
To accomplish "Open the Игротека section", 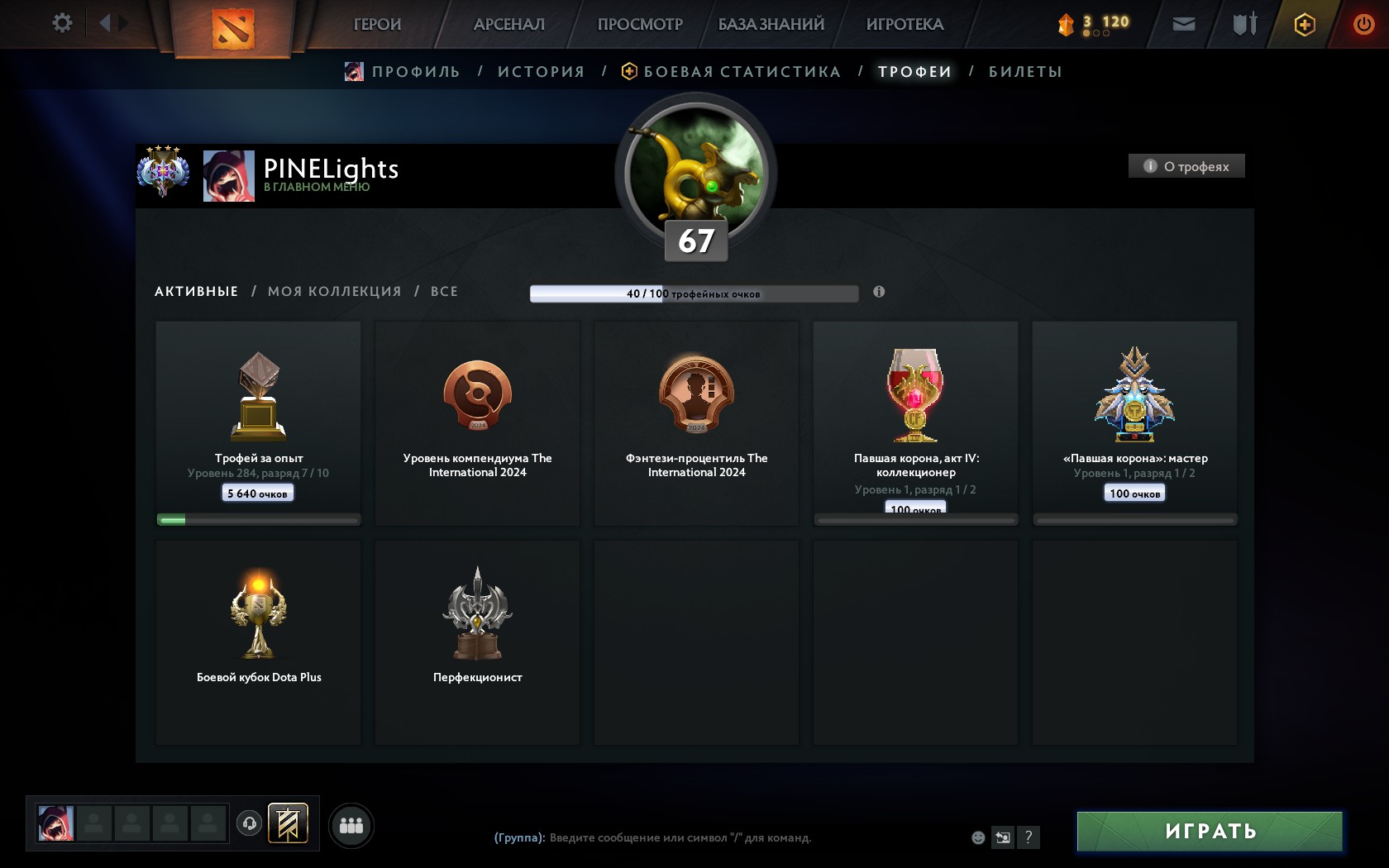I will pyautogui.click(x=905, y=25).
